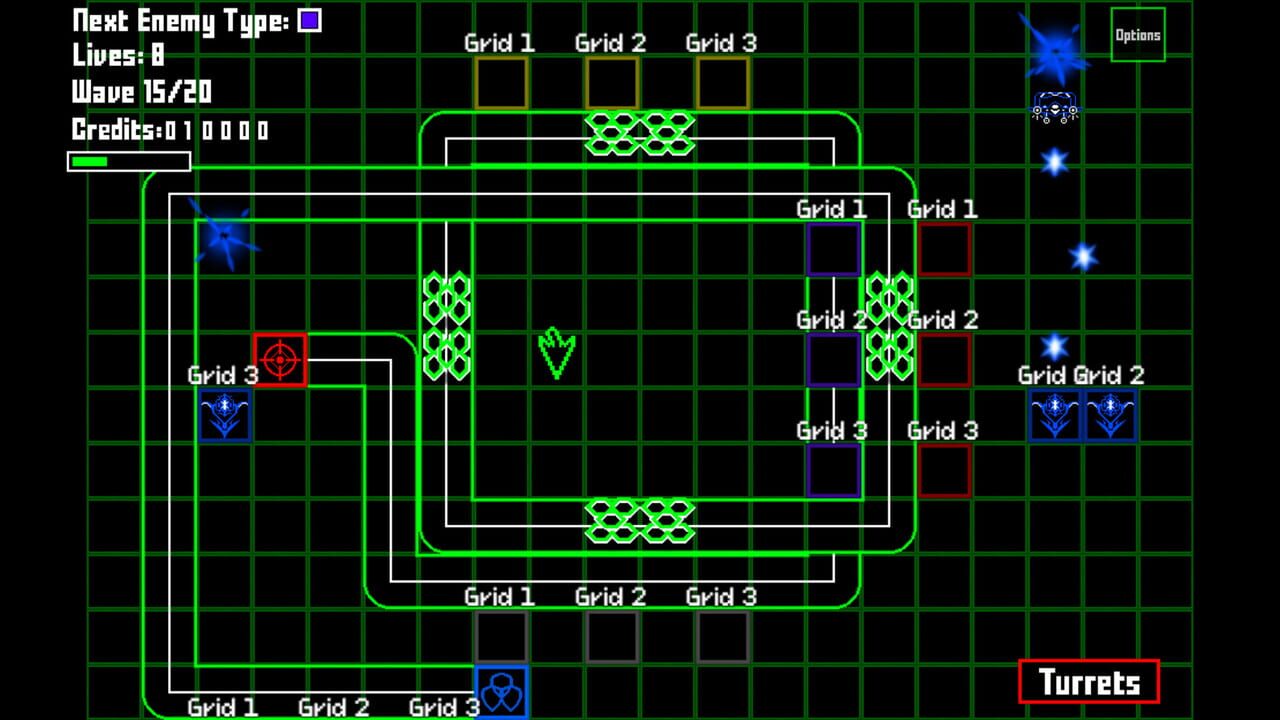Click the hexagonal barrier at the maze bottom

640,521
